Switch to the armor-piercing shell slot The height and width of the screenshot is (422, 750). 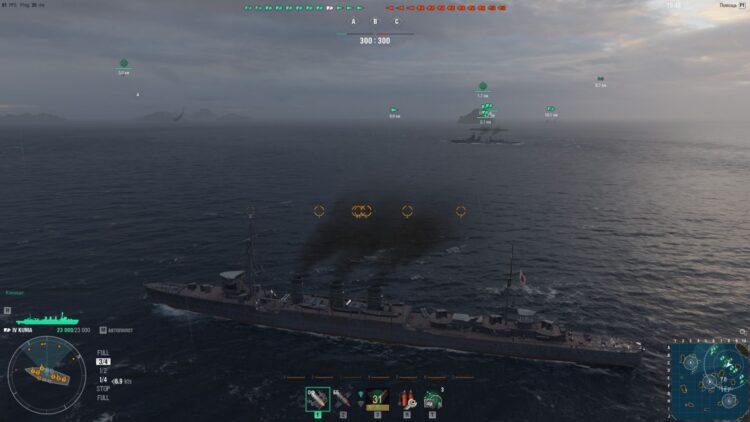(x=342, y=399)
